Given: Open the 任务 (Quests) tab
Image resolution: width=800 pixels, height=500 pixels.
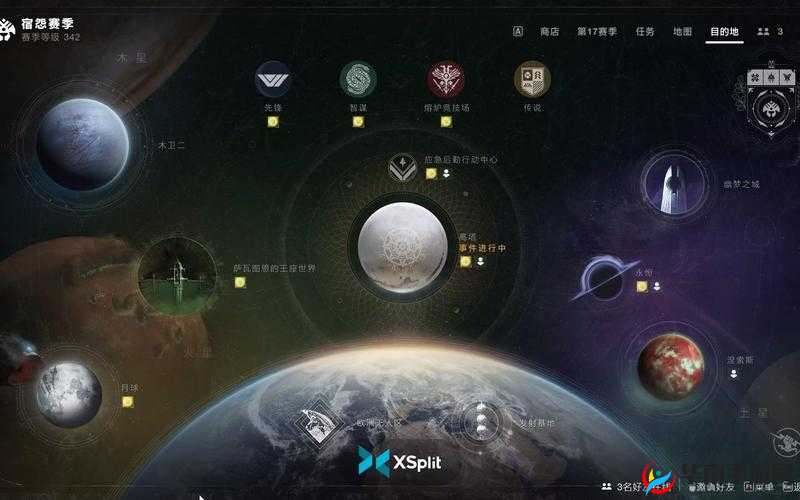Looking at the screenshot, I should pos(645,31).
